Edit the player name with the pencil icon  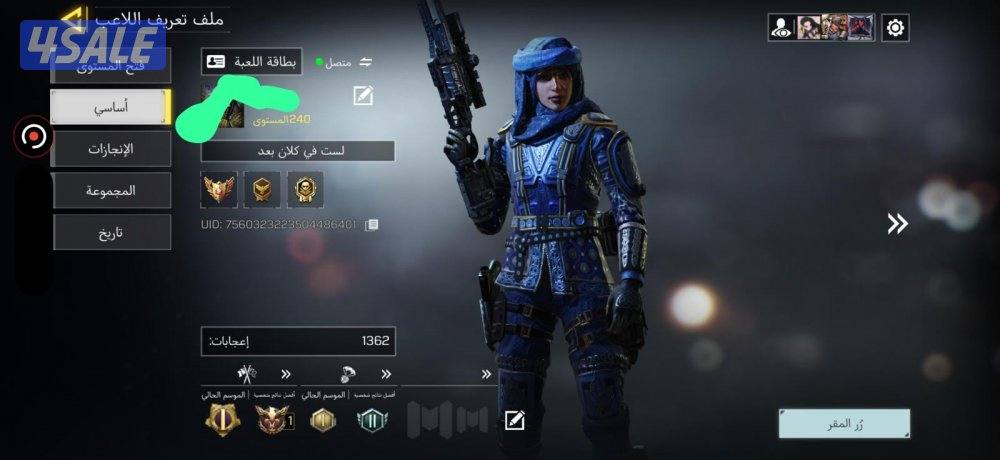[x=363, y=96]
